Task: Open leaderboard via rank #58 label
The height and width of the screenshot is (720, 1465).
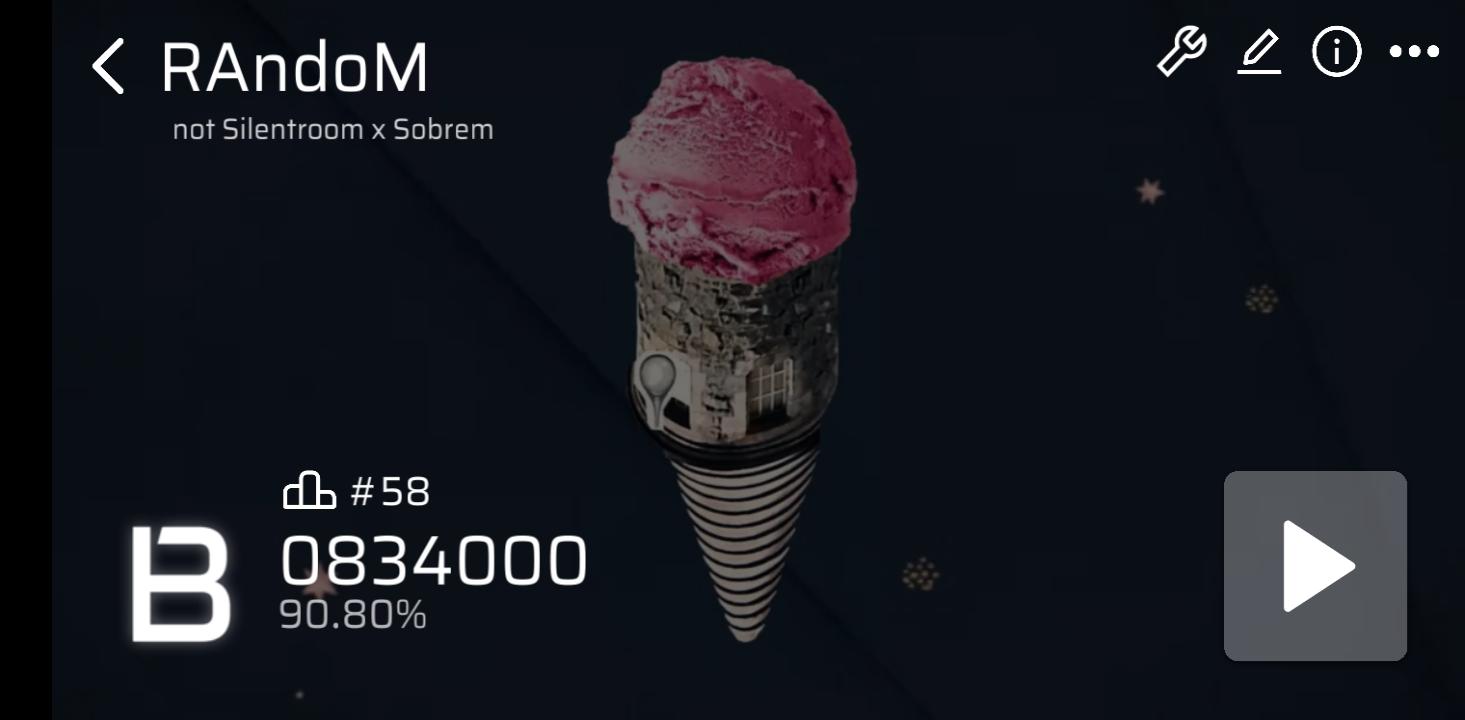Action: pyautogui.click(x=388, y=492)
